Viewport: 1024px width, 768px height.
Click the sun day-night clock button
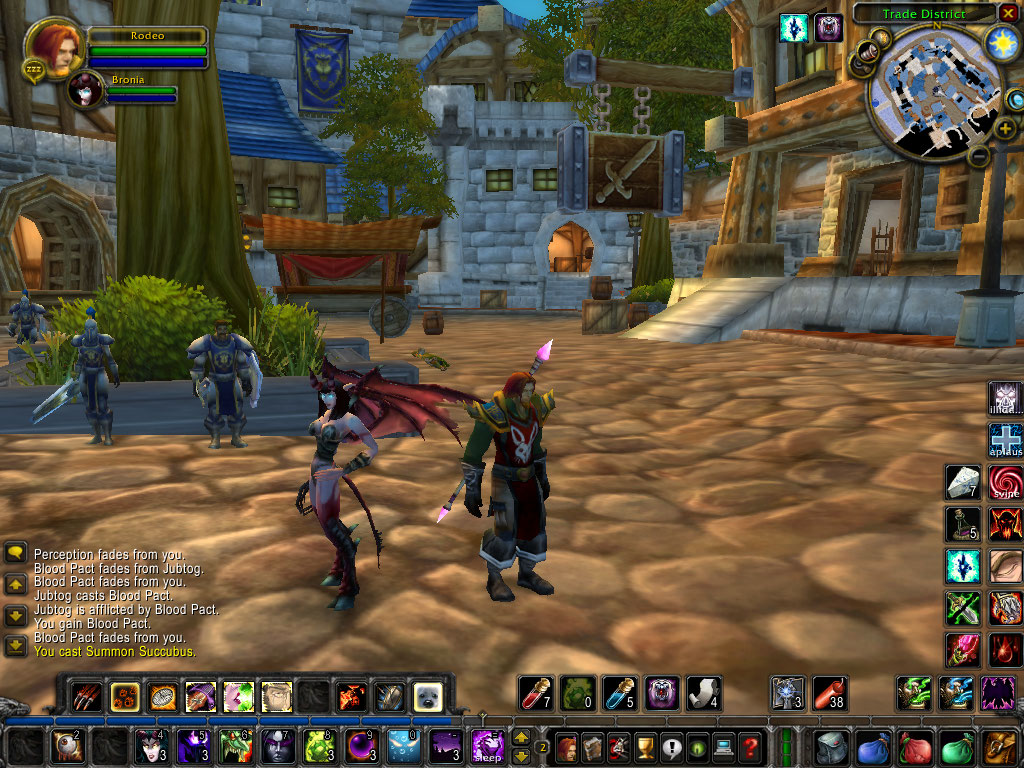tap(1000, 43)
